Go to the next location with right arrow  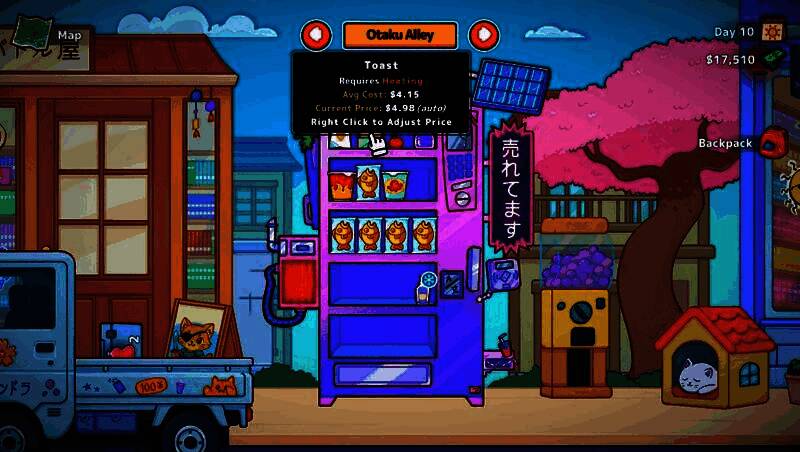484,35
